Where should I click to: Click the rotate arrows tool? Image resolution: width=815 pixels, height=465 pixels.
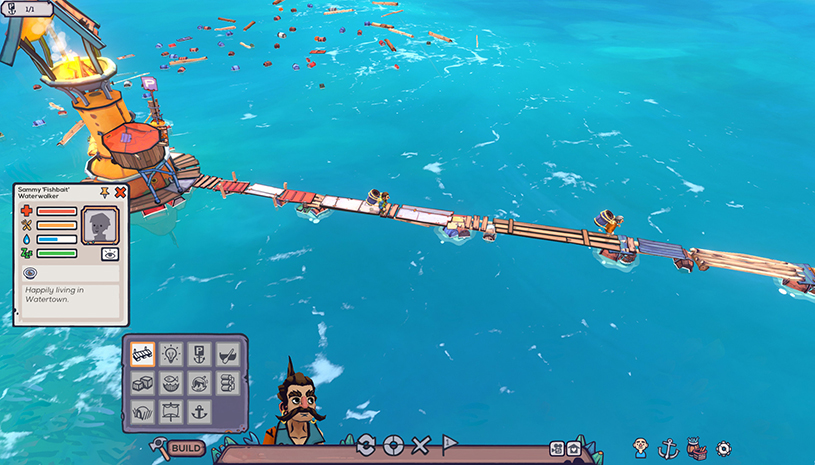click(366, 445)
